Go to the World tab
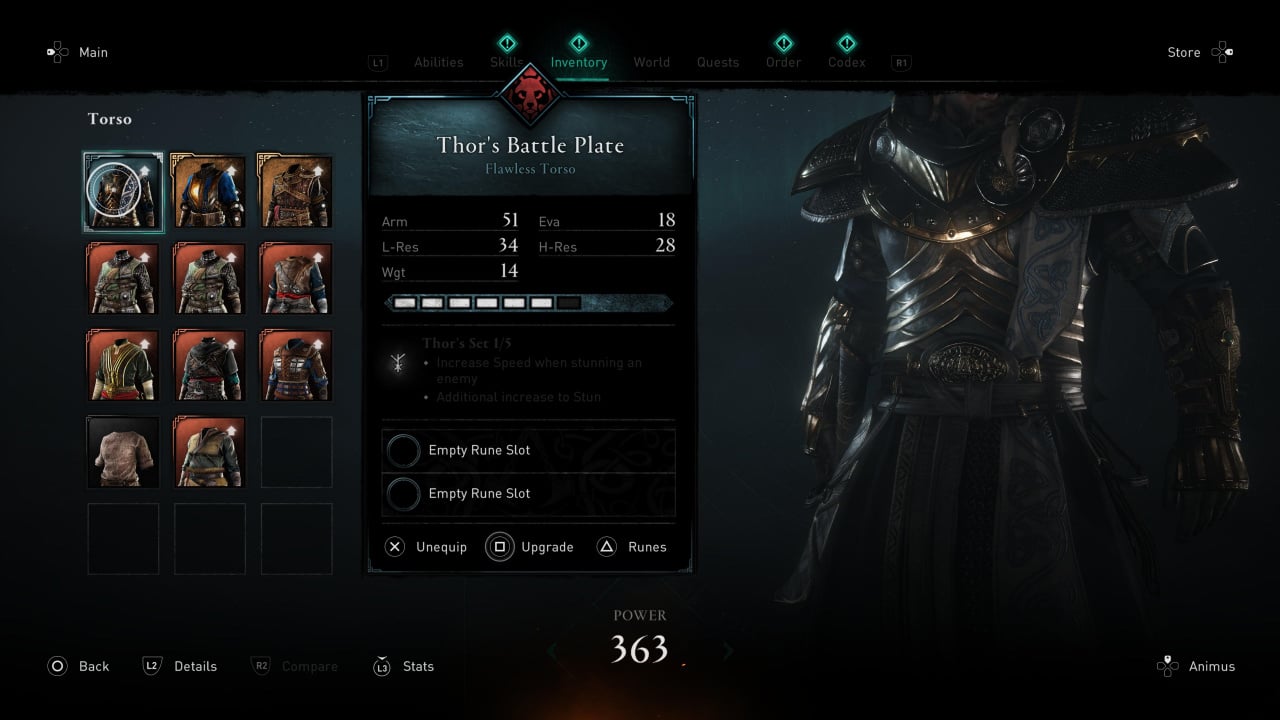The height and width of the screenshot is (720, 1280). click(651, 62)
